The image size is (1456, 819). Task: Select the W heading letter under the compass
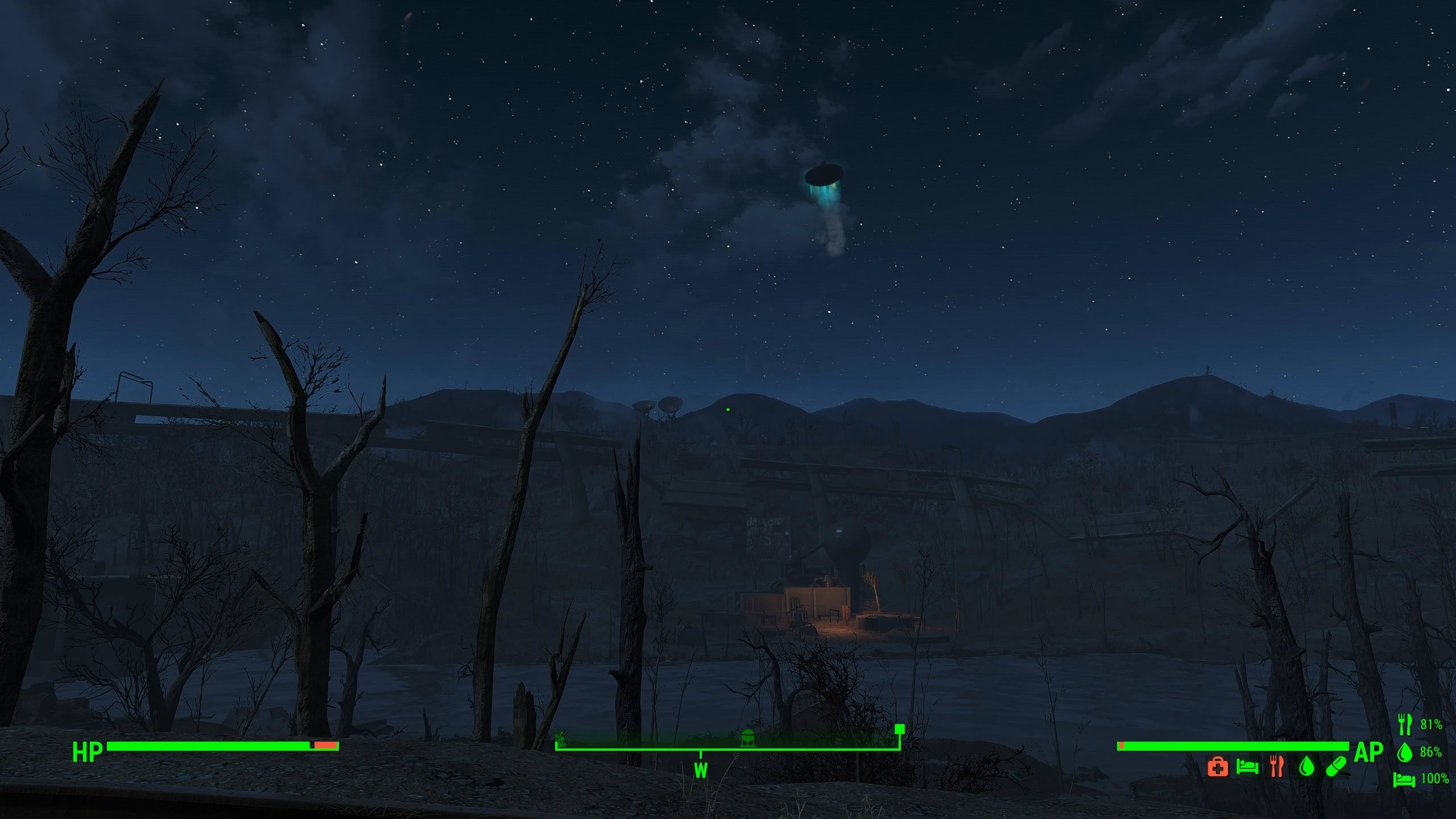click(701, 771)
